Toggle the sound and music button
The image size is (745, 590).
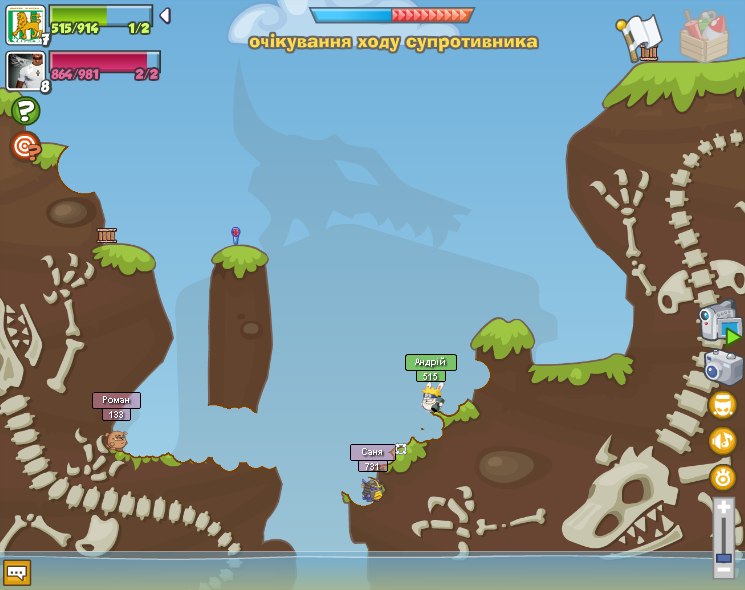(x=722, y=441)
